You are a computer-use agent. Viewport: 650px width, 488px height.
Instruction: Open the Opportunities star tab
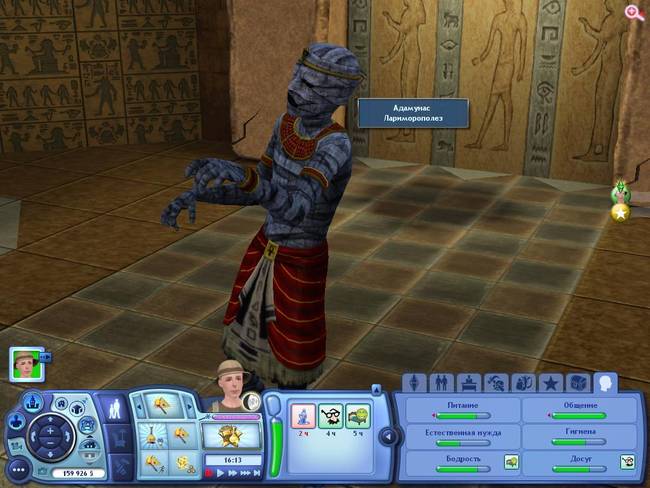click(x=549, y=383)
